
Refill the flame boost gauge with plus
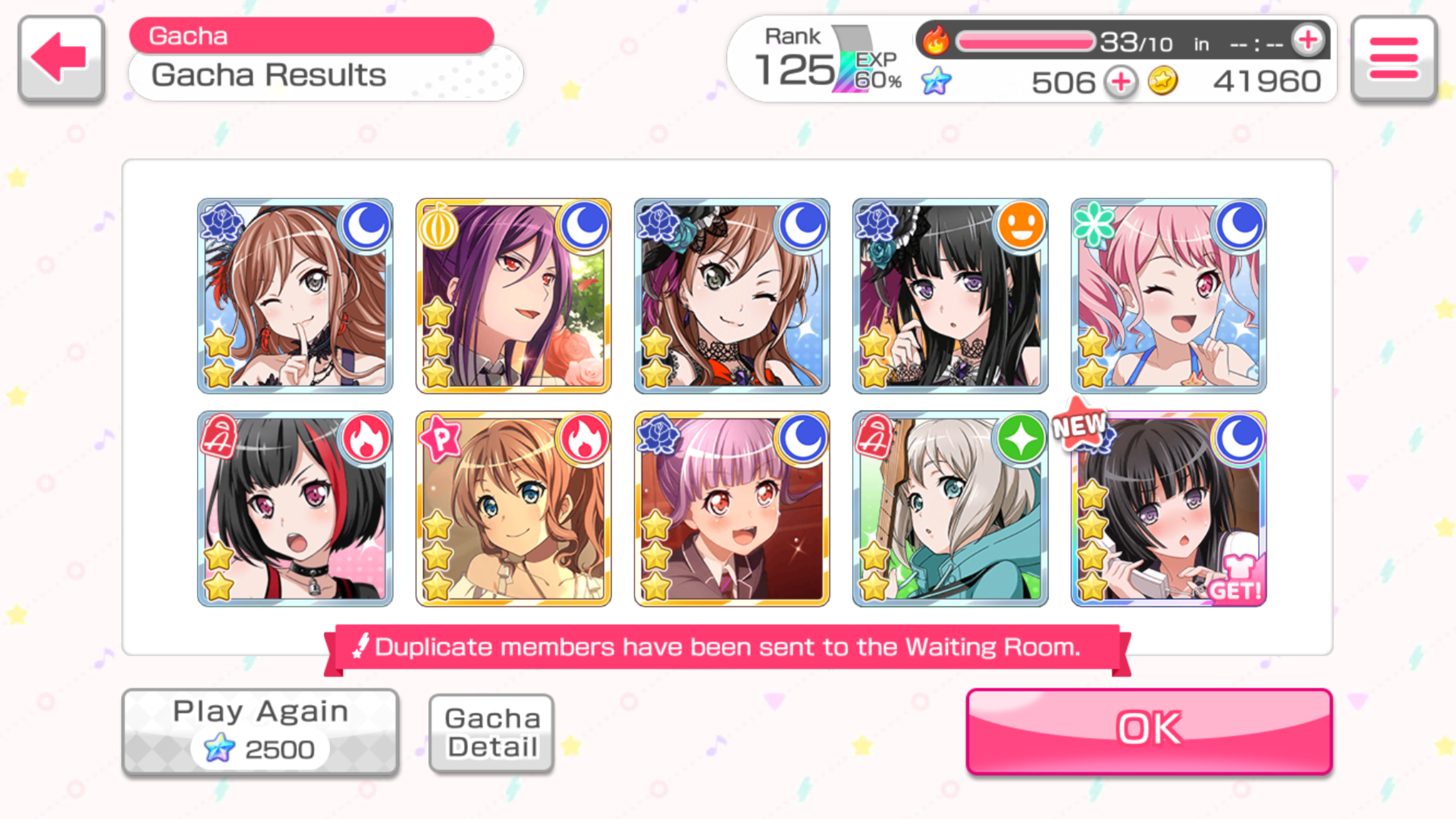click(1308, 41)
